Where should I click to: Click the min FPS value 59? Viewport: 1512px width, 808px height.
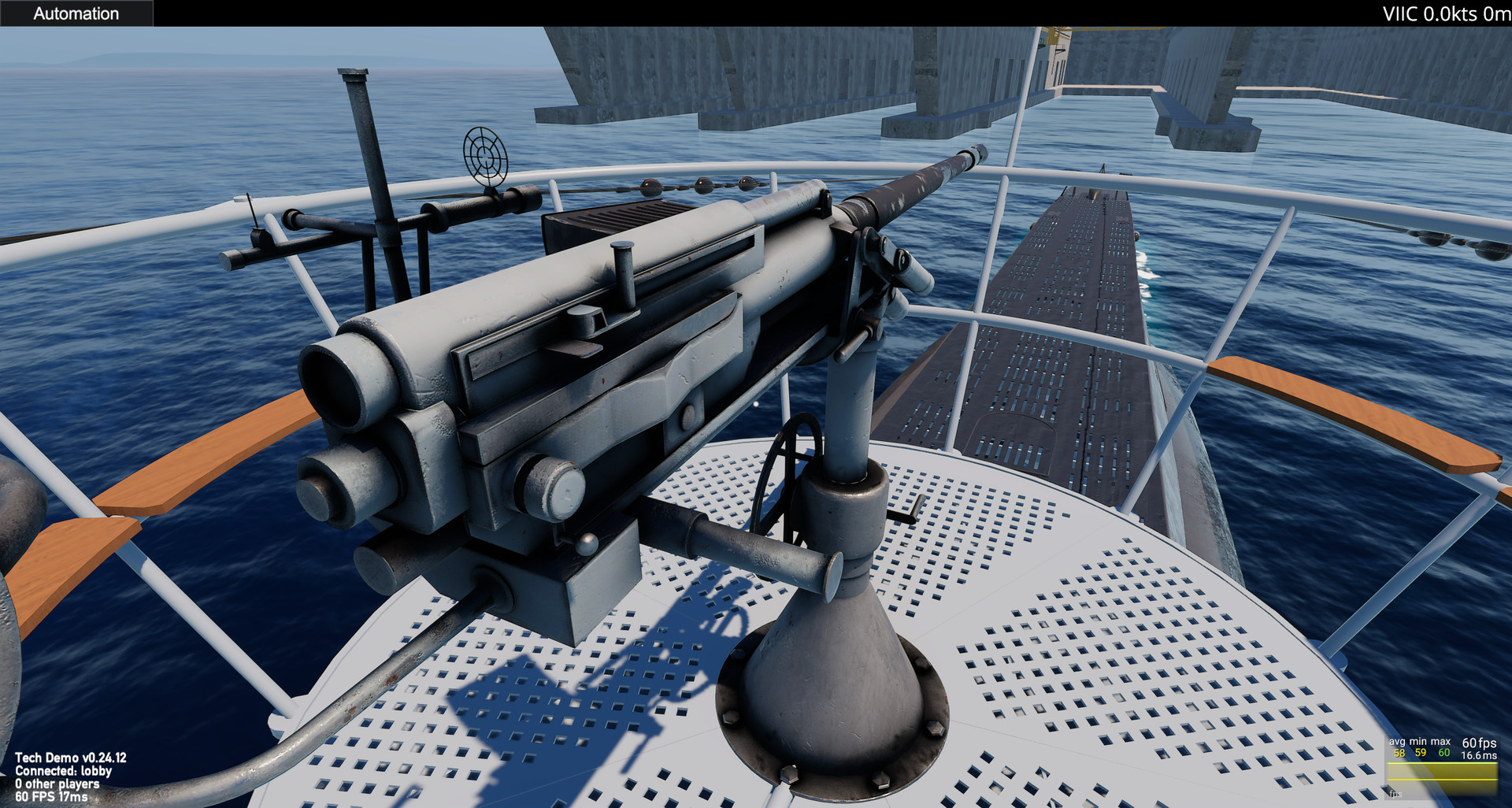(x=1420, y=753)
